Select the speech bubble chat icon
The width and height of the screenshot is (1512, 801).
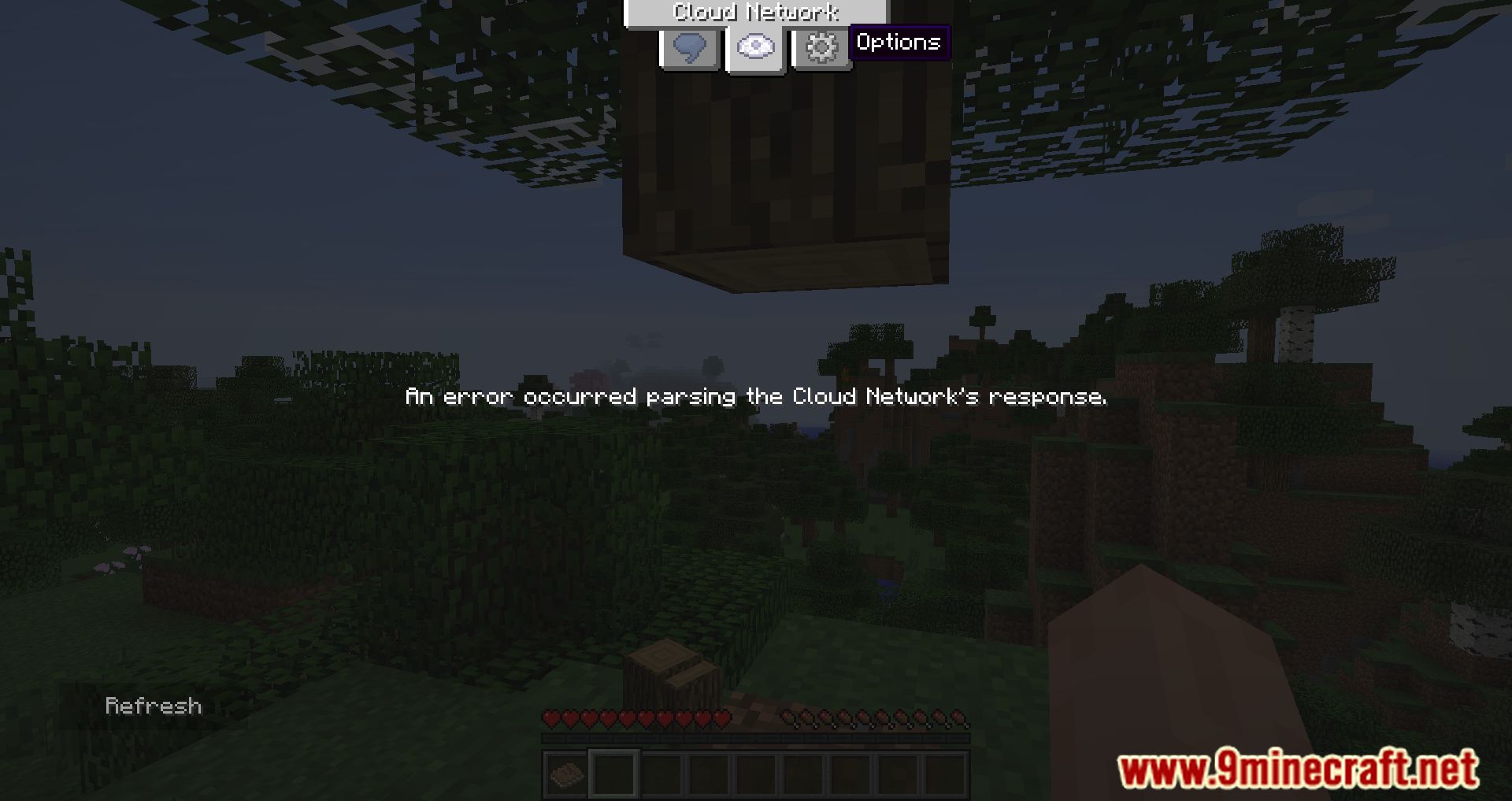(689, 46)
